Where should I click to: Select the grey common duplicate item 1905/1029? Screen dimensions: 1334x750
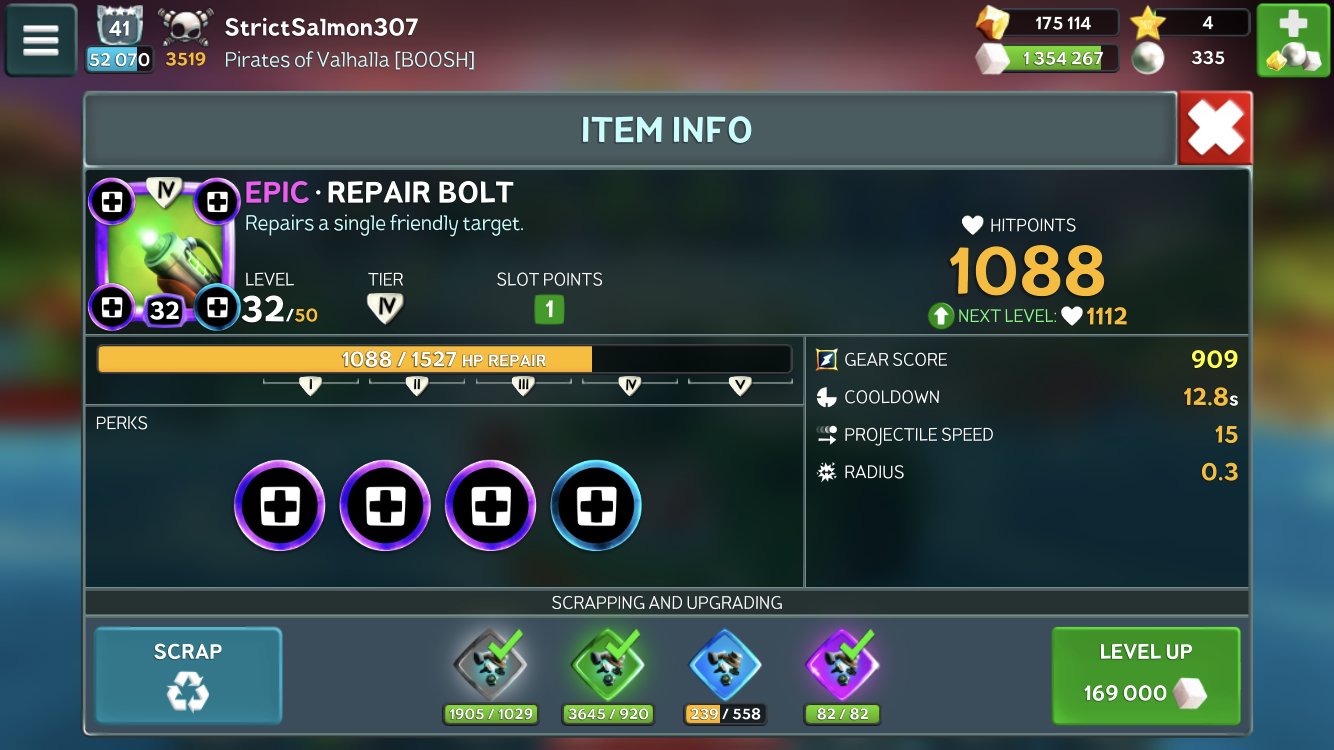click(x=490, y=664)
